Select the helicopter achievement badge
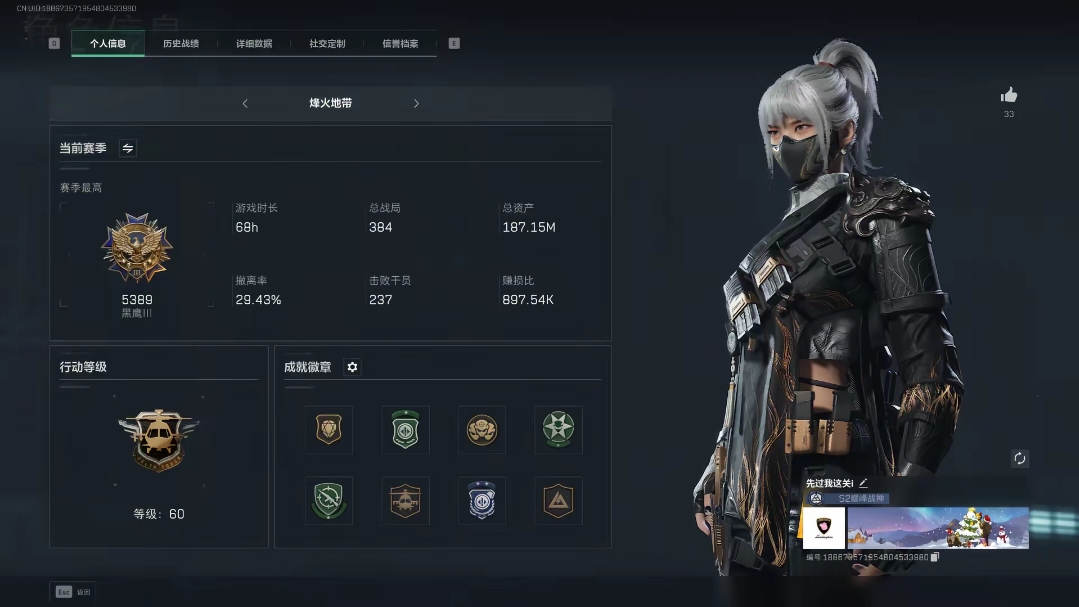The image size is (1079, 607). pos(405,500)
